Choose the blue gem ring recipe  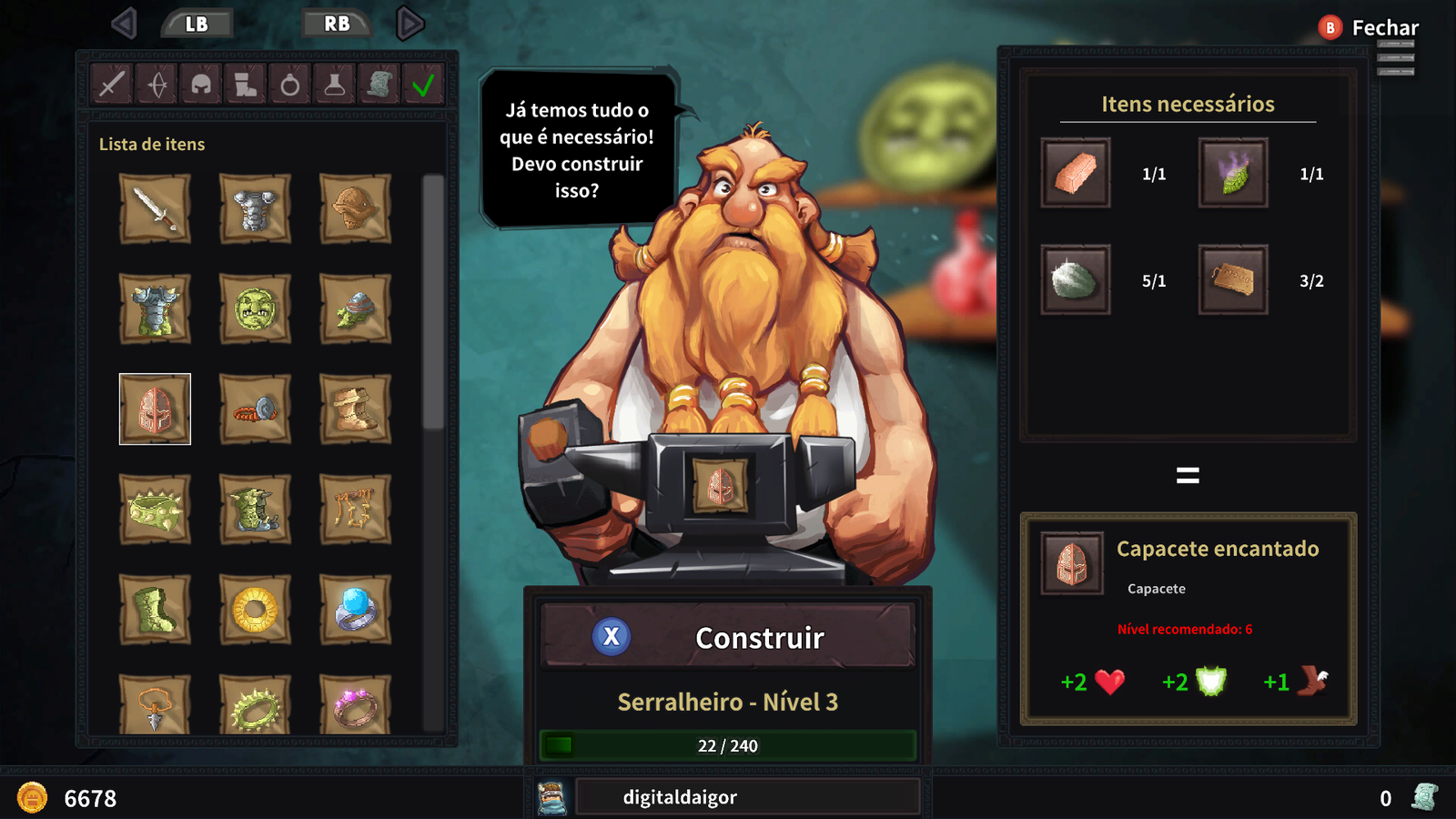coord(355,610)
